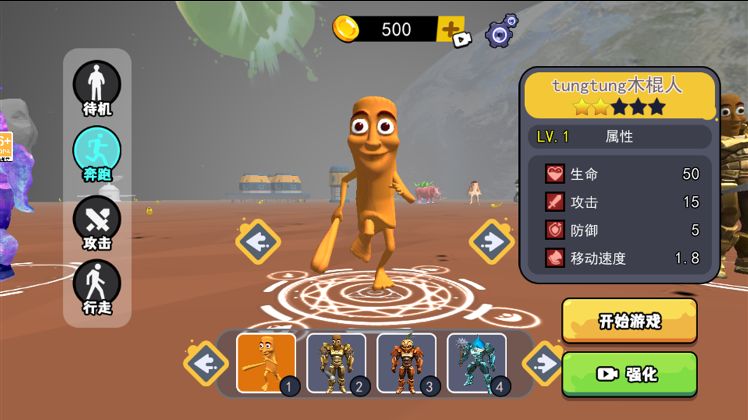The height and width of the screenshot is (420, 748).
Task: Click the green 强化 upgrade button
Action: 629,374
